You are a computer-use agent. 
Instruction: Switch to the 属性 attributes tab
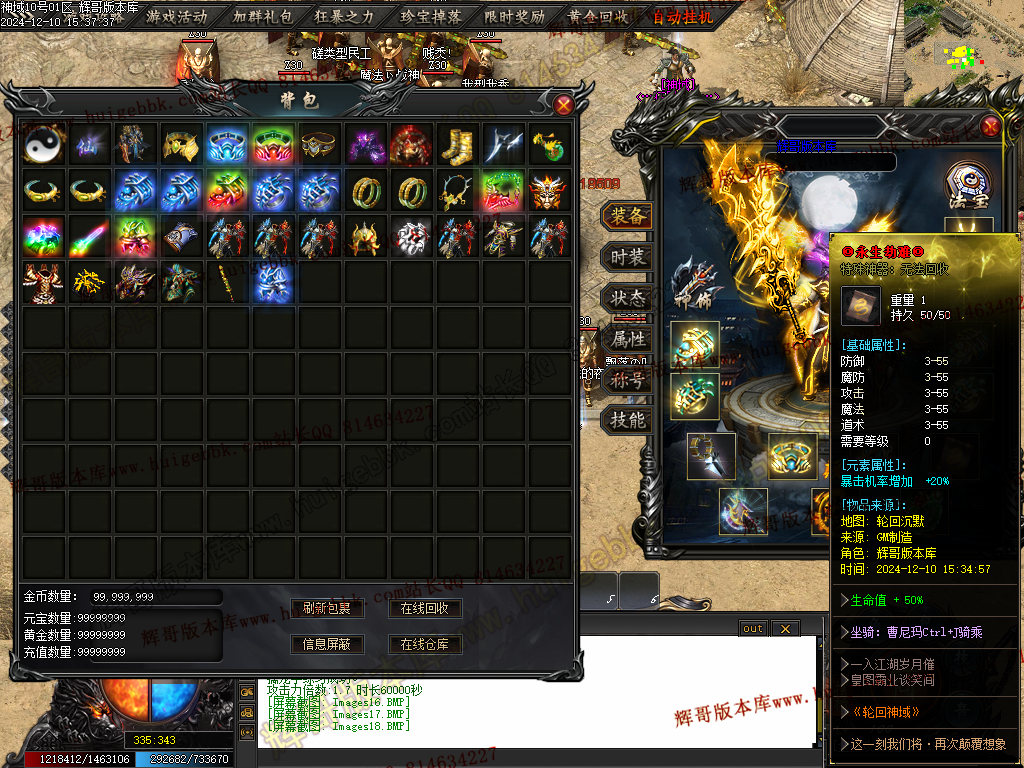(627, 339)
